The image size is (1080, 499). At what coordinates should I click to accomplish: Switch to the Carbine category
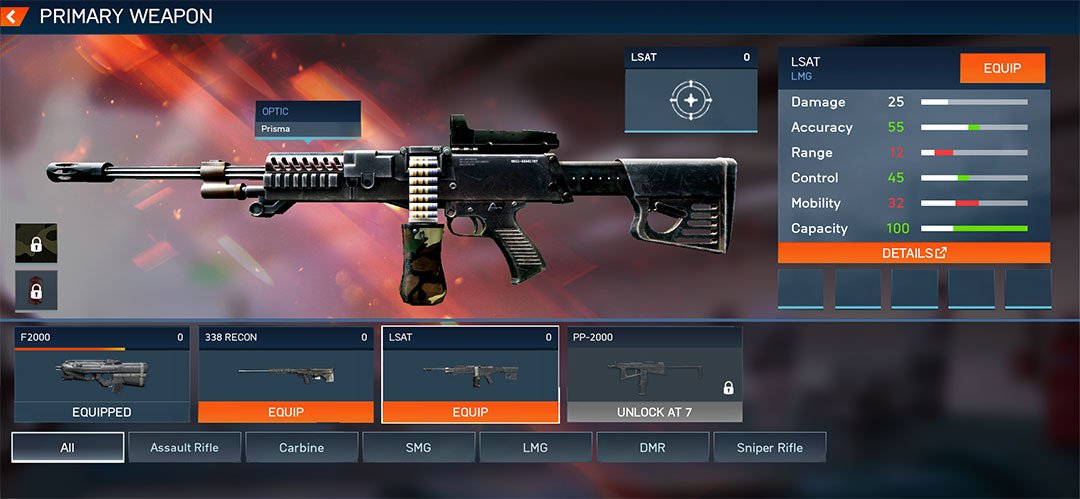[301, 447]
